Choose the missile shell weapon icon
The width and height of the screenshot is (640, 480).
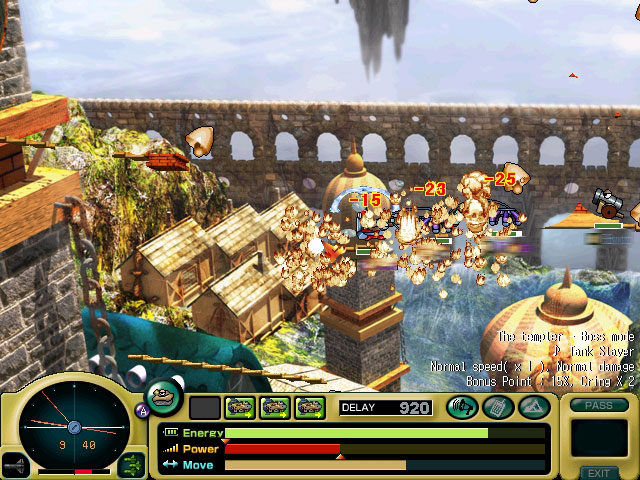(x=14, y=465)
